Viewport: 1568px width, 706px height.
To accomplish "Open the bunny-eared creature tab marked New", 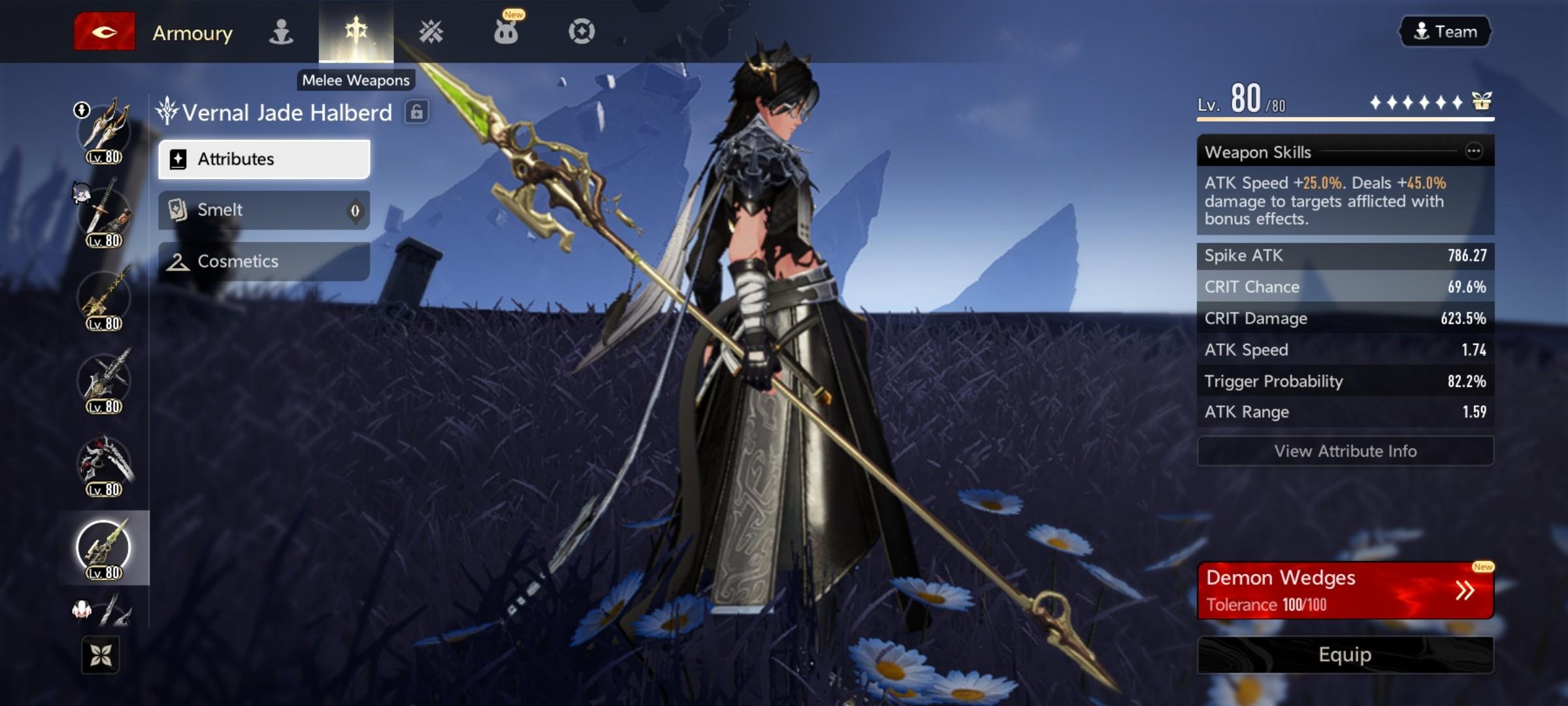I will [x=506, y=31].
